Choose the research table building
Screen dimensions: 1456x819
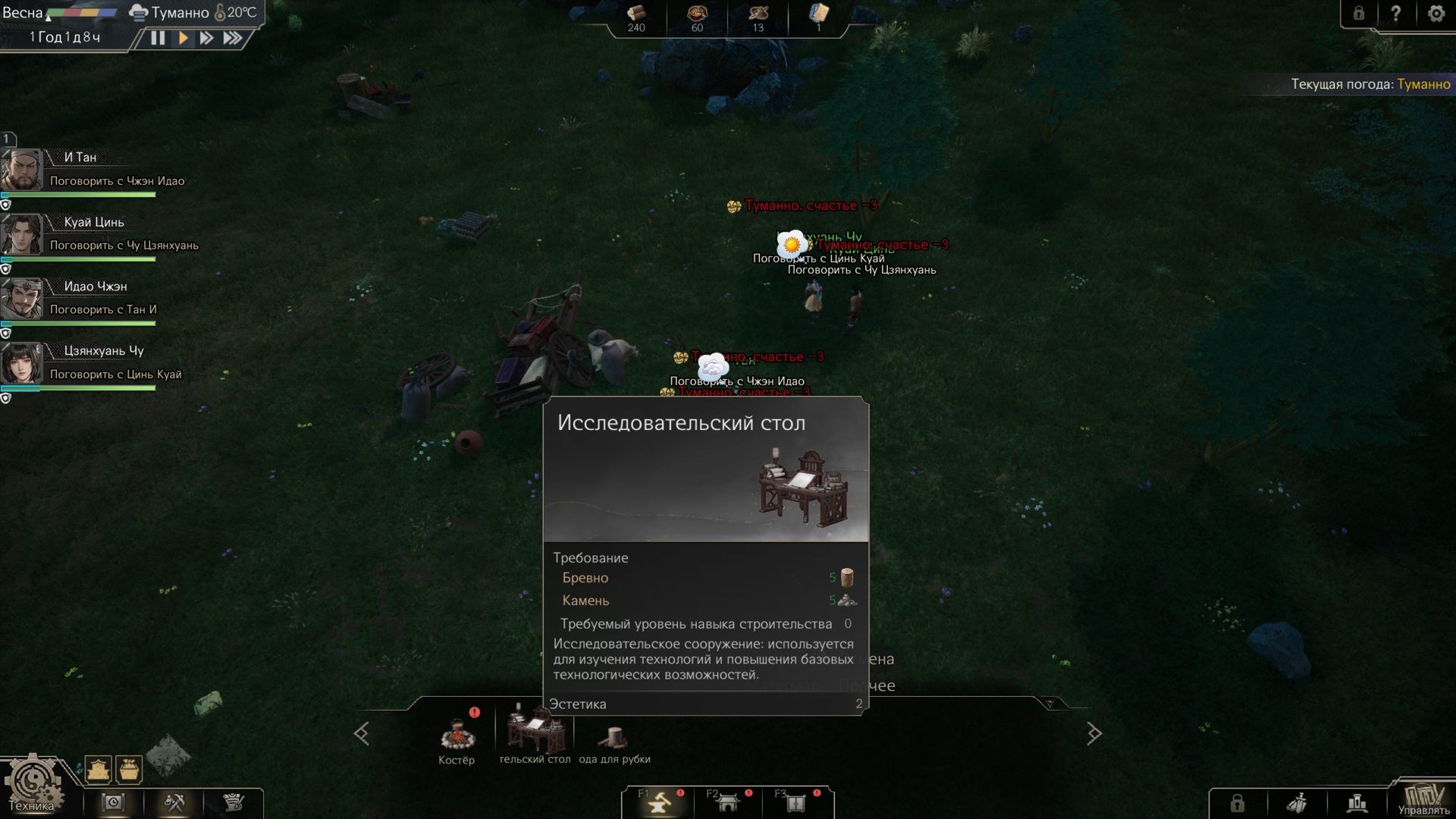(x=535, y=731)
